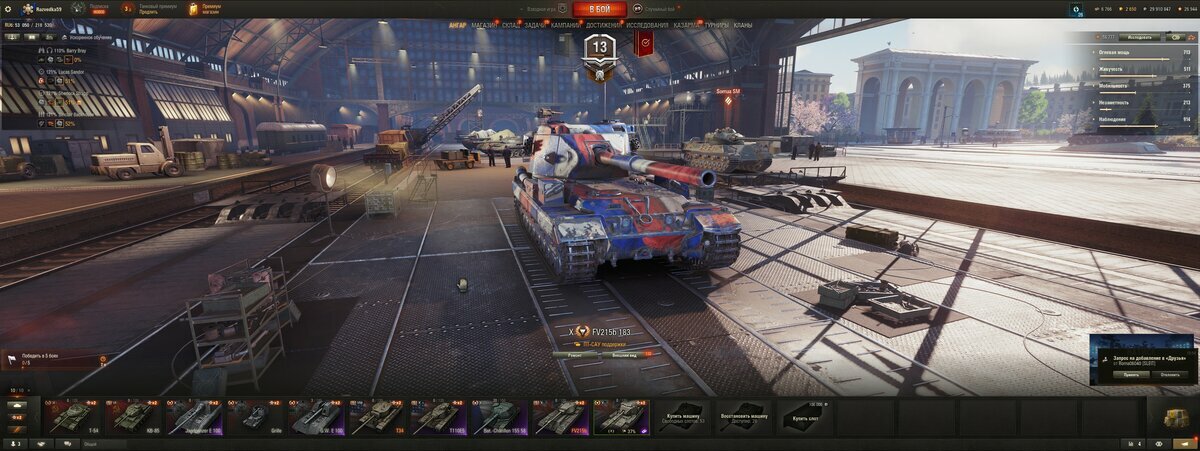Switch to the ИССЛЕДОВАНИЯ tab
This screenshot has height=451, width=1200.
click(647, 25)
